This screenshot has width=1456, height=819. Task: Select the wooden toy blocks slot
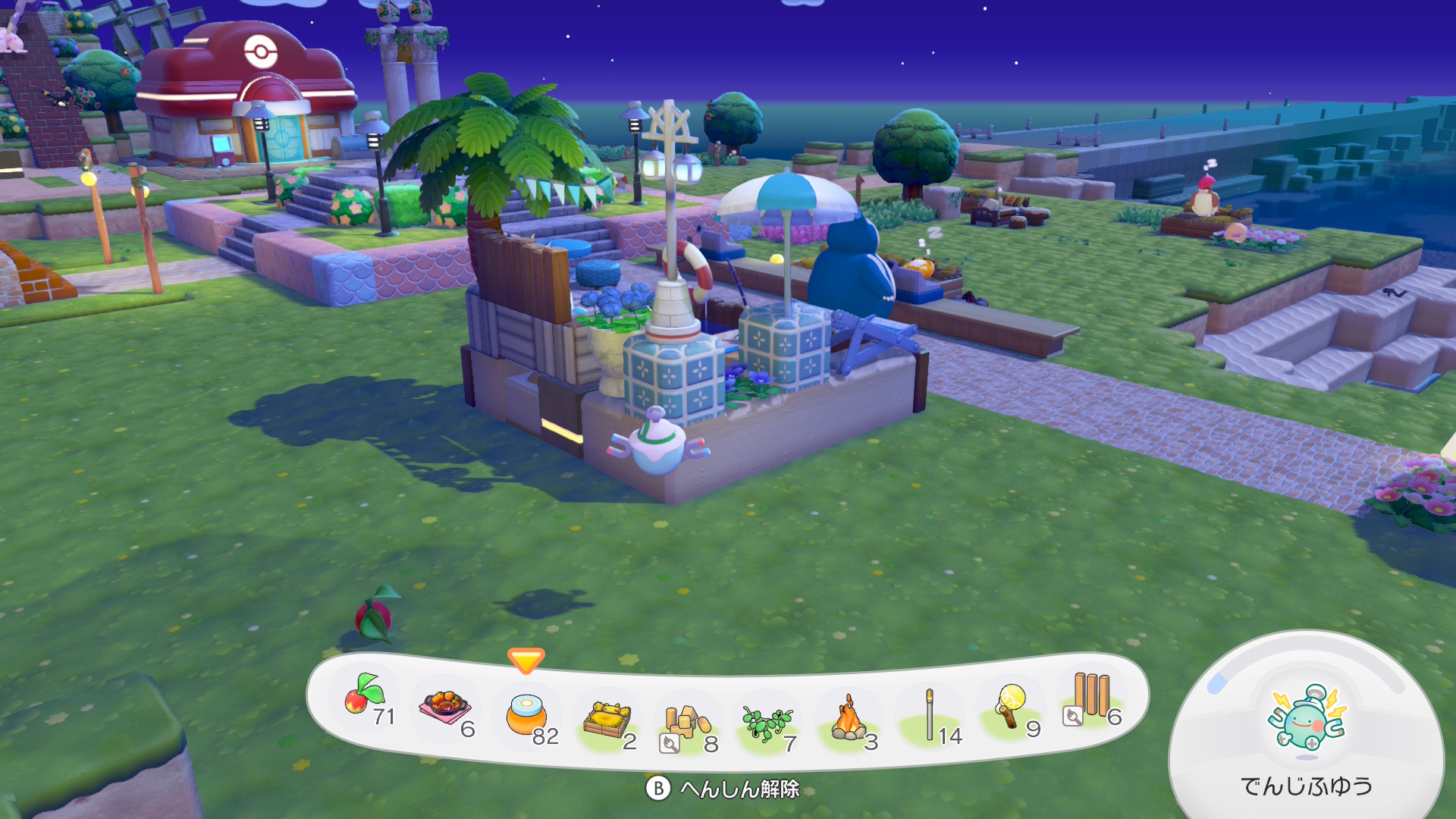(x=687, y=724)
